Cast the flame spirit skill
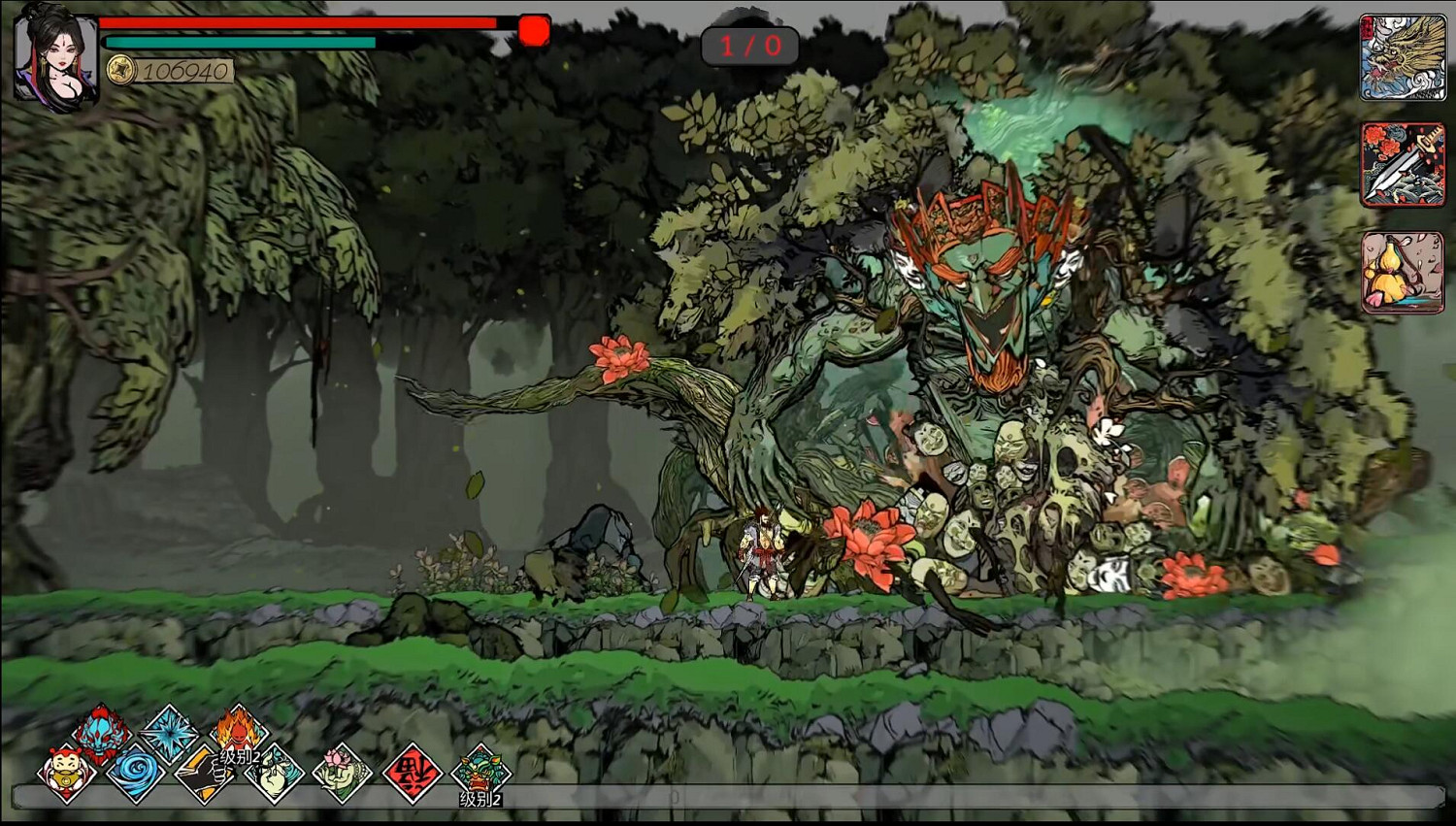Image resolution: width=1456 pixels, height=826 pixels. tap(237, 730)
